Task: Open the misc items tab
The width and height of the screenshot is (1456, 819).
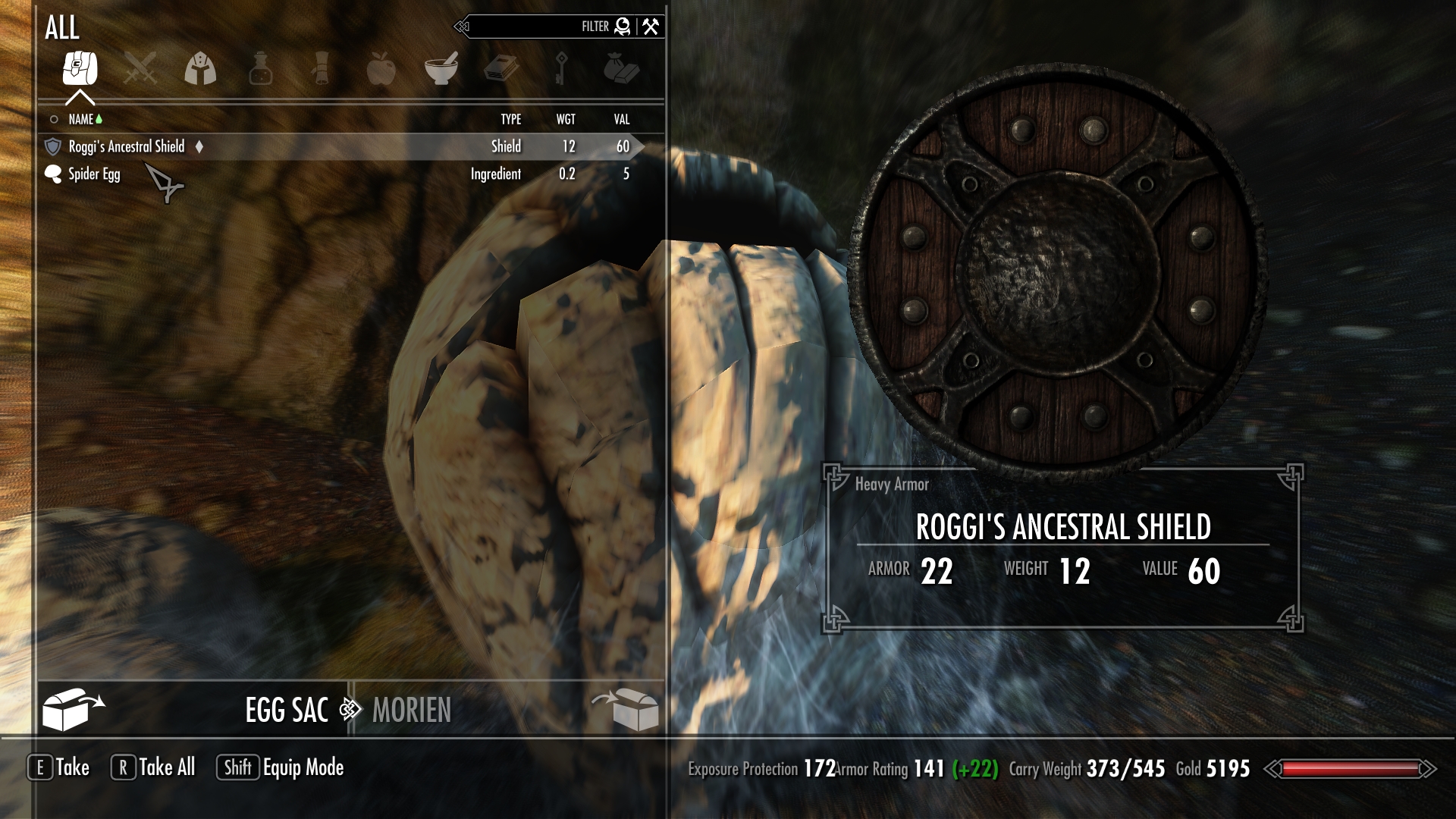Action: pyautogui.click(x=621, y=70)
